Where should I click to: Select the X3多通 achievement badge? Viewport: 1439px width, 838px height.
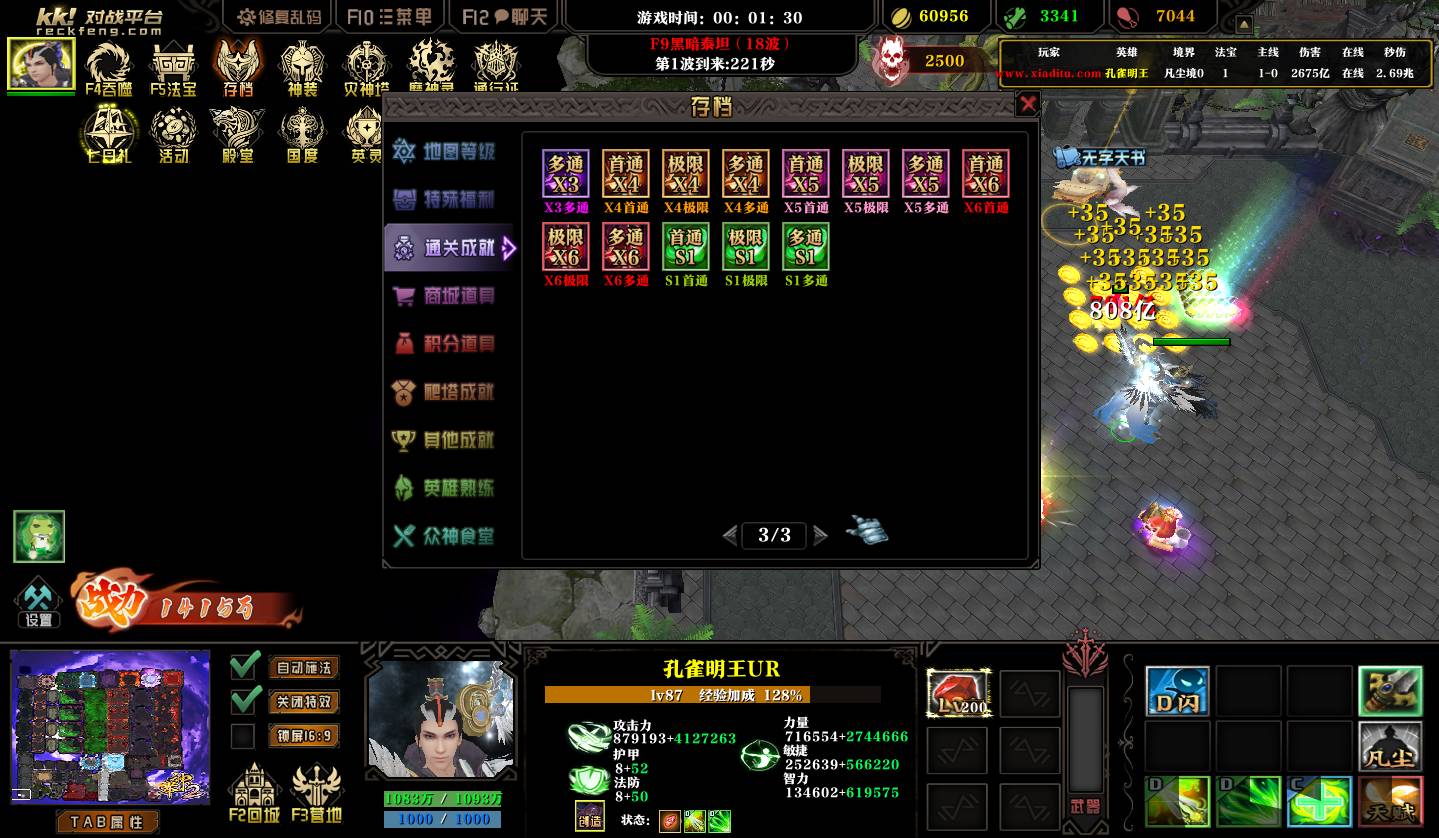pyautogui.click(x=566, y=175)
